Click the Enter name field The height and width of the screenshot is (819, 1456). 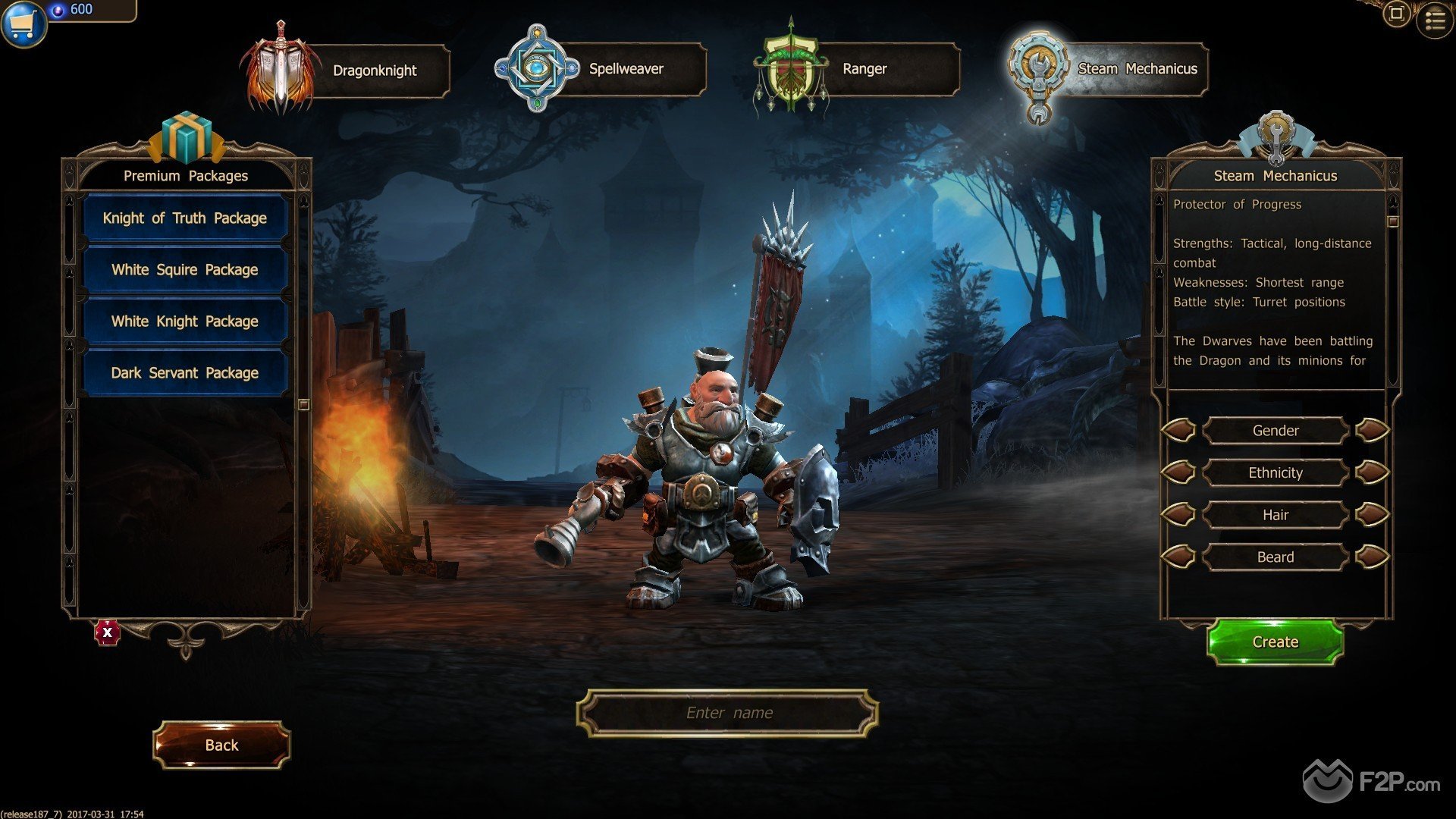[x=728, y=713]
